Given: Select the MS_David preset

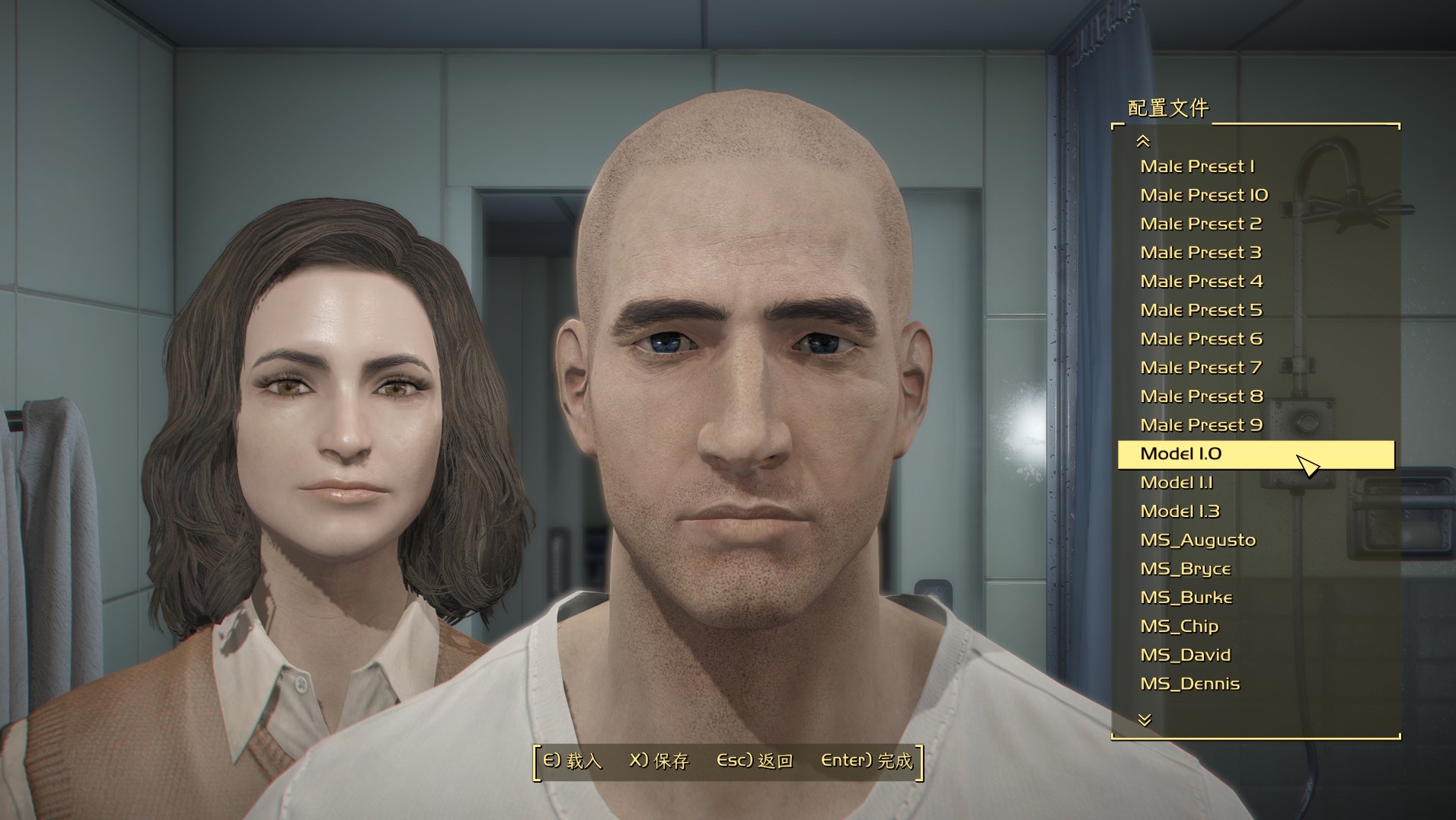Looking at the screenshot, I should pos(1186,655).
